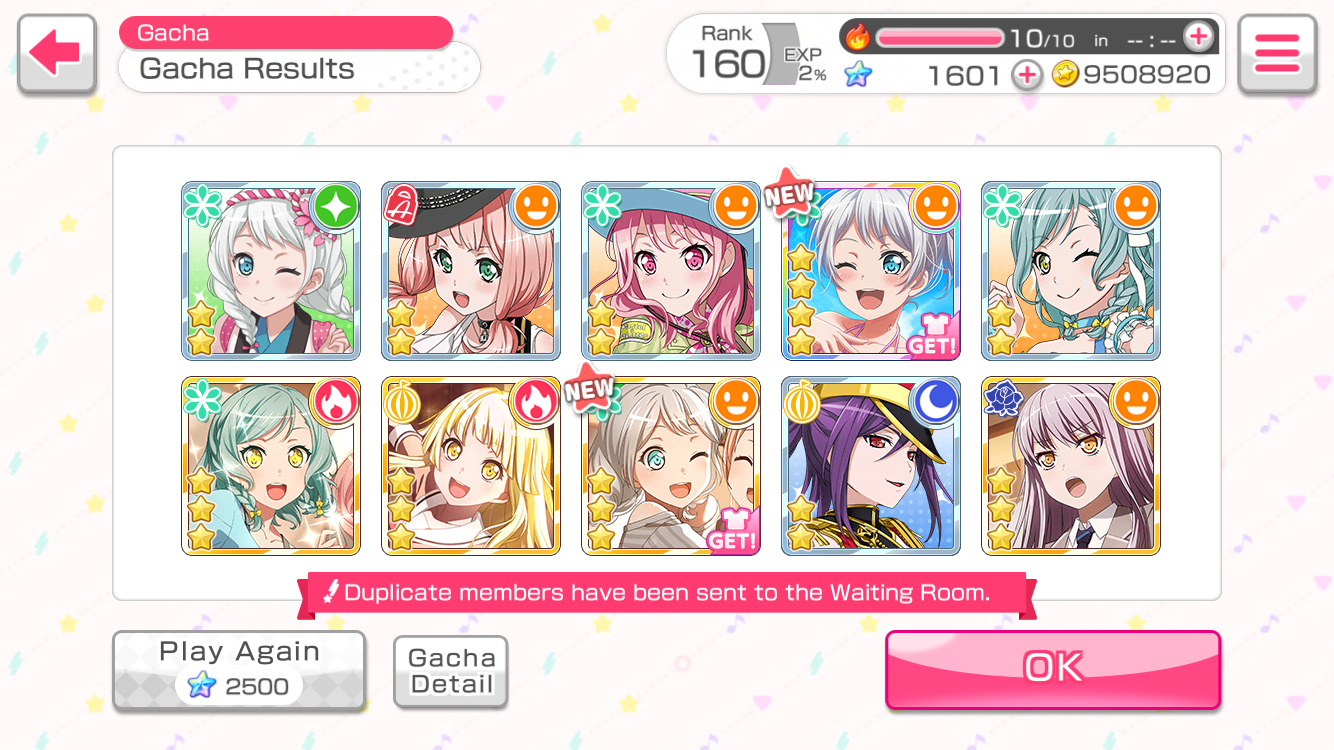Open the NEW three-star card with two girls
1334x750 pixels.
[x=670, y=466]
